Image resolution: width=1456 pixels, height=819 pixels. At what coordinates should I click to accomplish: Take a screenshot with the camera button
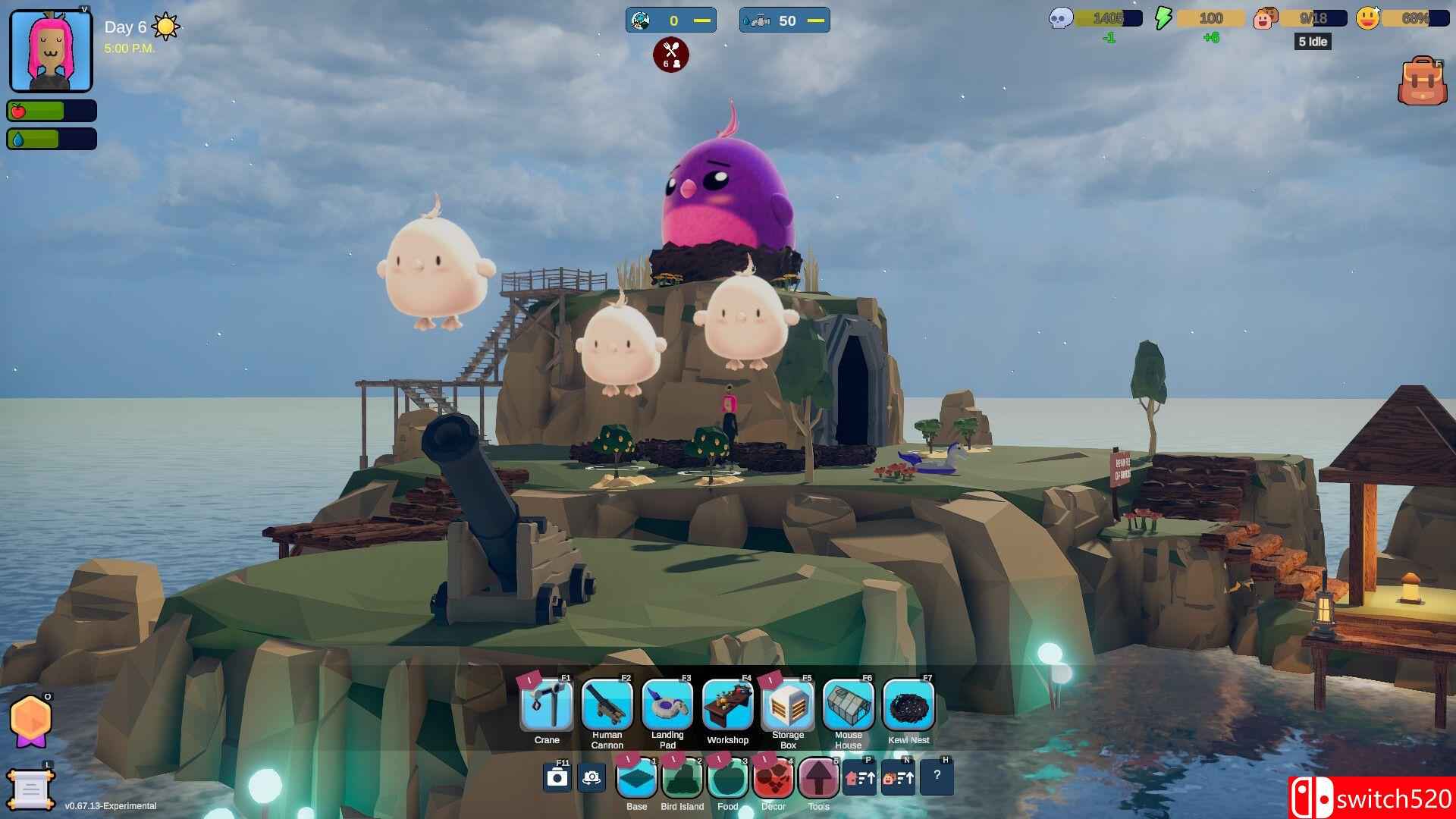coord(557,778)
